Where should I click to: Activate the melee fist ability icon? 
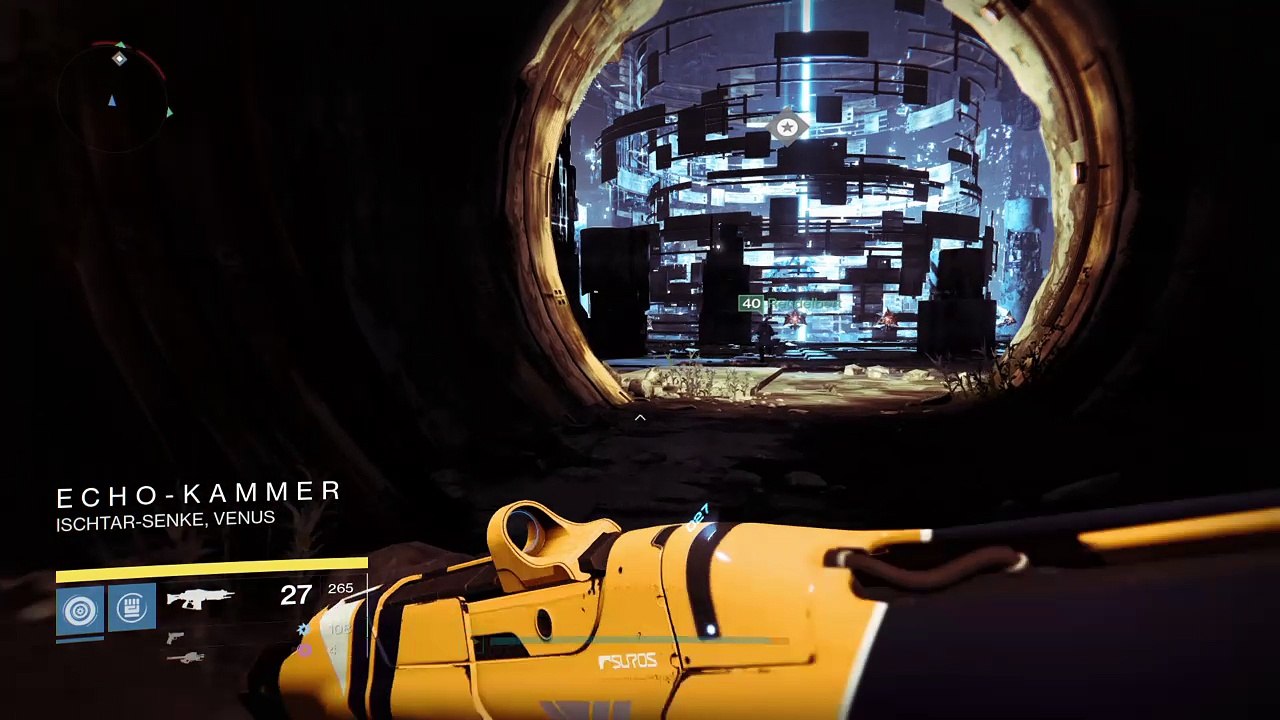(x=132, y=608)
